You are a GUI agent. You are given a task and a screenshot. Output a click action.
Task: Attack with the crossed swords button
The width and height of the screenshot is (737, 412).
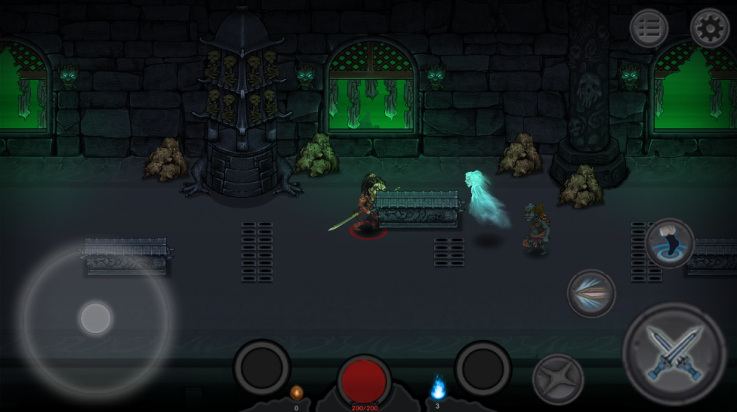(x=673, y=354)
